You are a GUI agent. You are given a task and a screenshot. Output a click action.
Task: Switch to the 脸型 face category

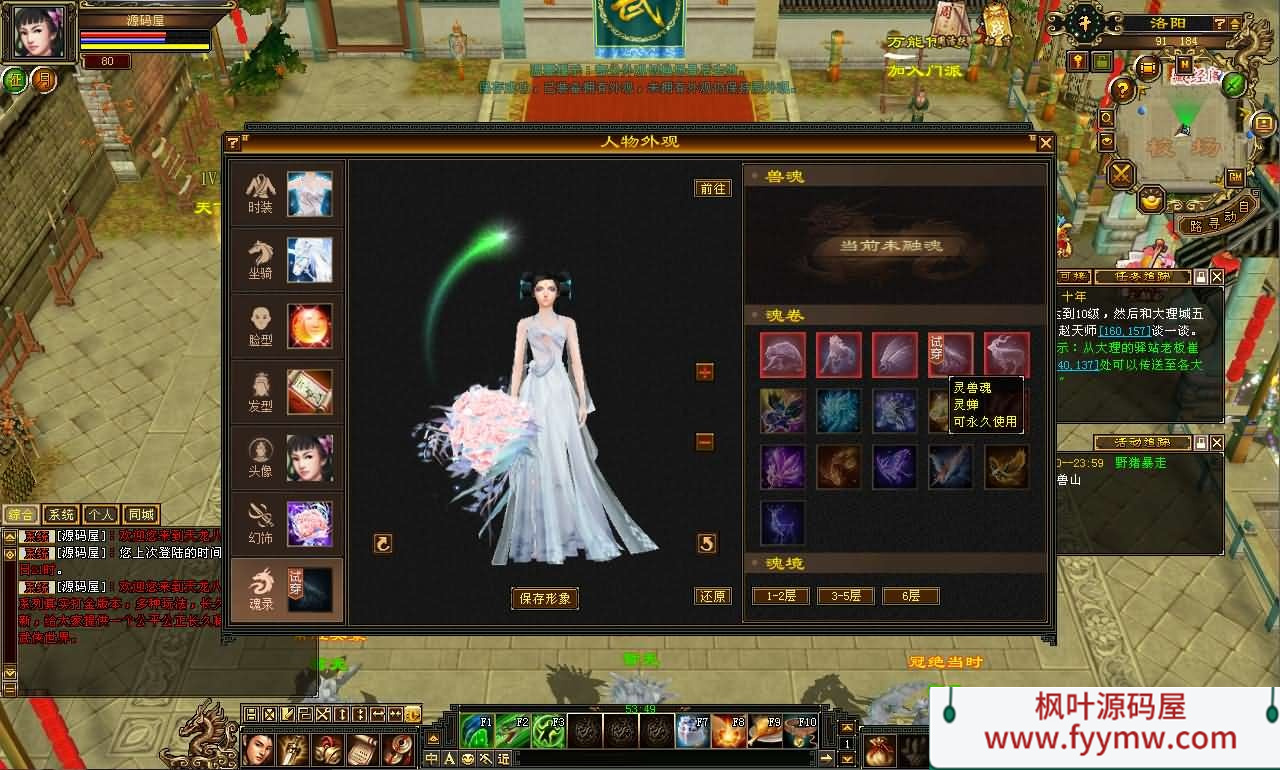pyautogui.click(x=286, y=325)
